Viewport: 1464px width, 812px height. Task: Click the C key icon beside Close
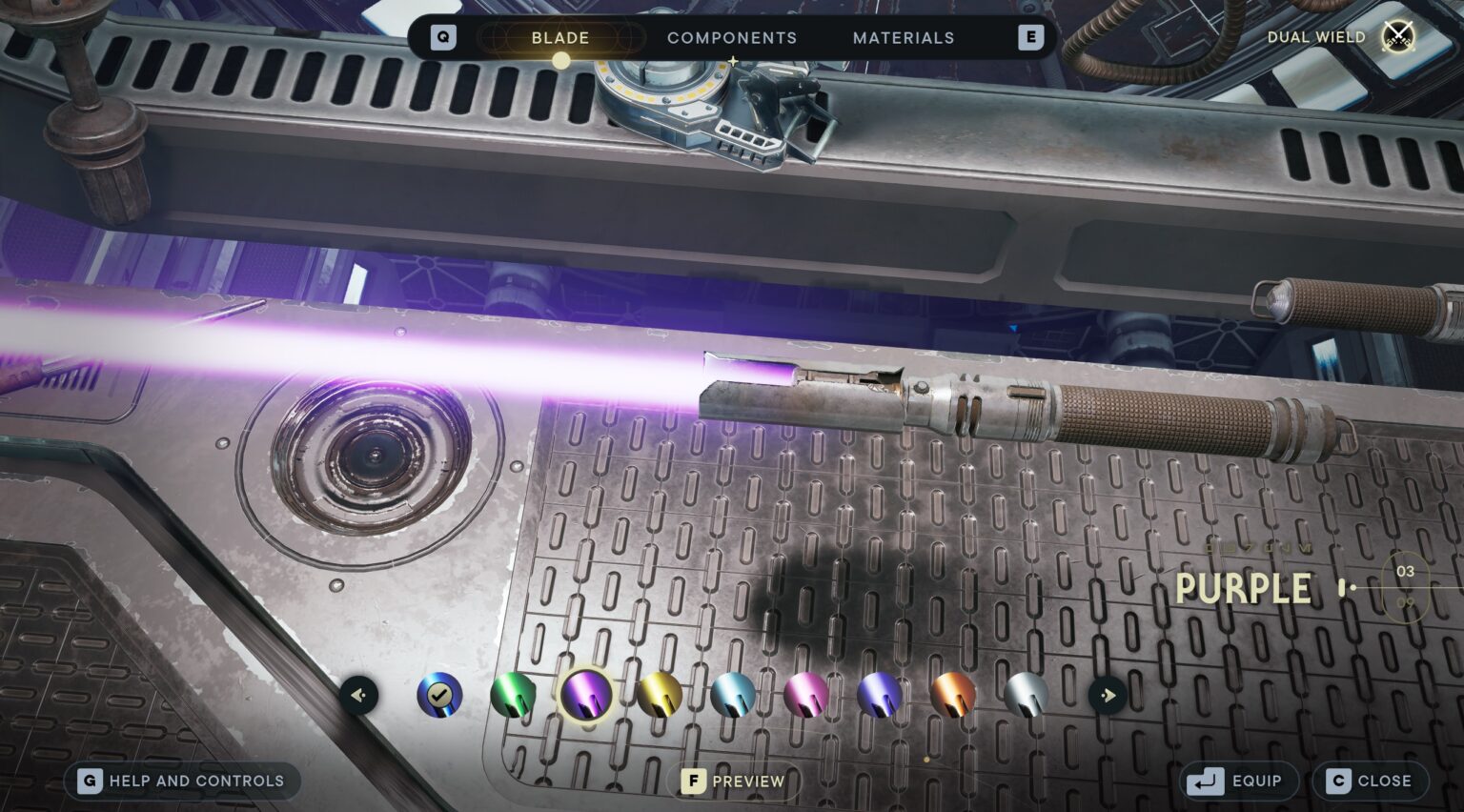pos(1336,780)
